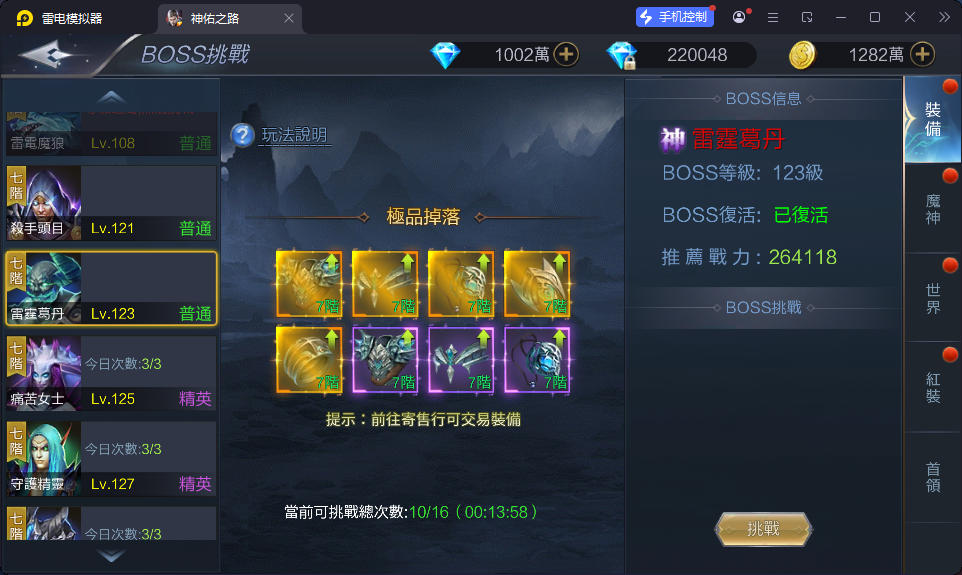This screenshot has width=962, height=575.
Task: Select boss 守護精靈 Lv.127
Action: click(x=111, y=459)
